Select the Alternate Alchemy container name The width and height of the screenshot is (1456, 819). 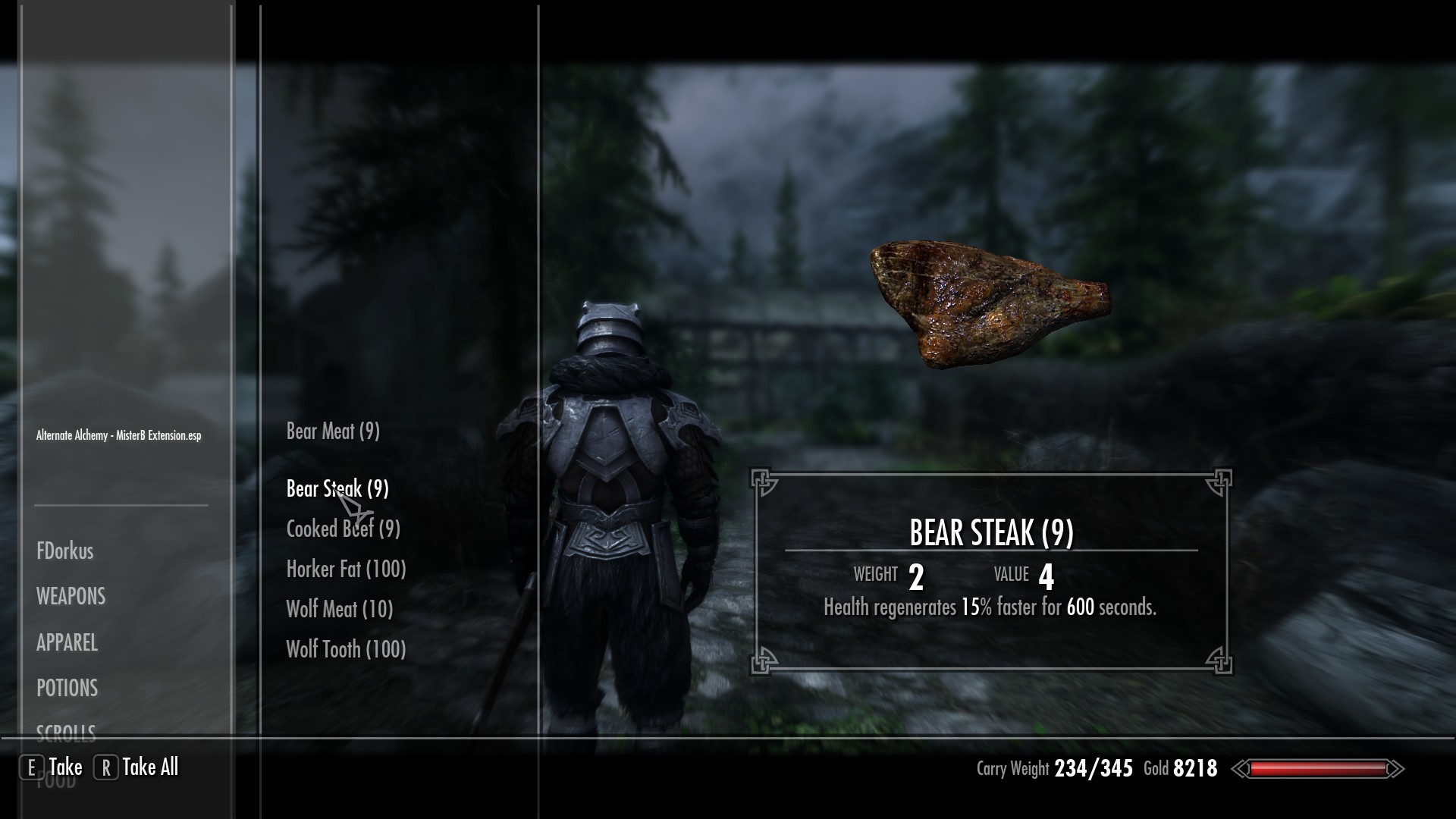click(119, 436)
